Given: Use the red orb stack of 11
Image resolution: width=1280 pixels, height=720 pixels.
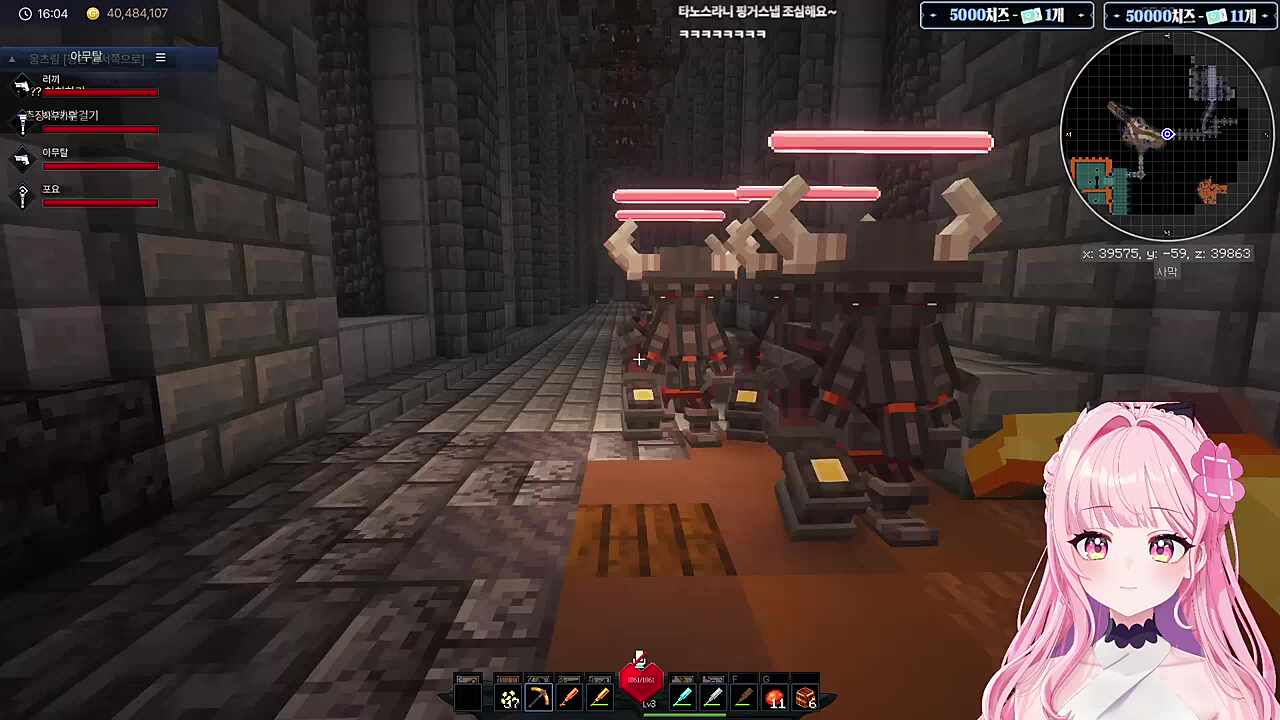Looking at the screenshot, I should [775, 697].
